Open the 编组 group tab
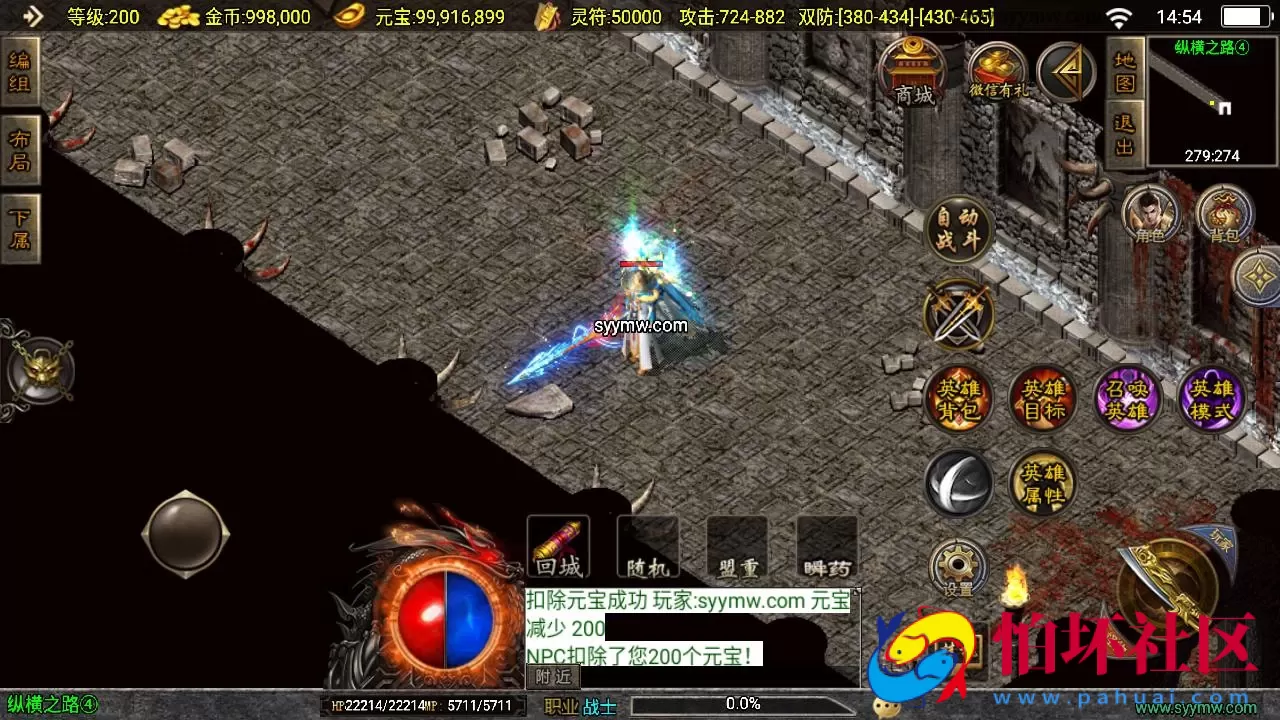Screen dimensions: 1280x720 (x=20, y=71)
